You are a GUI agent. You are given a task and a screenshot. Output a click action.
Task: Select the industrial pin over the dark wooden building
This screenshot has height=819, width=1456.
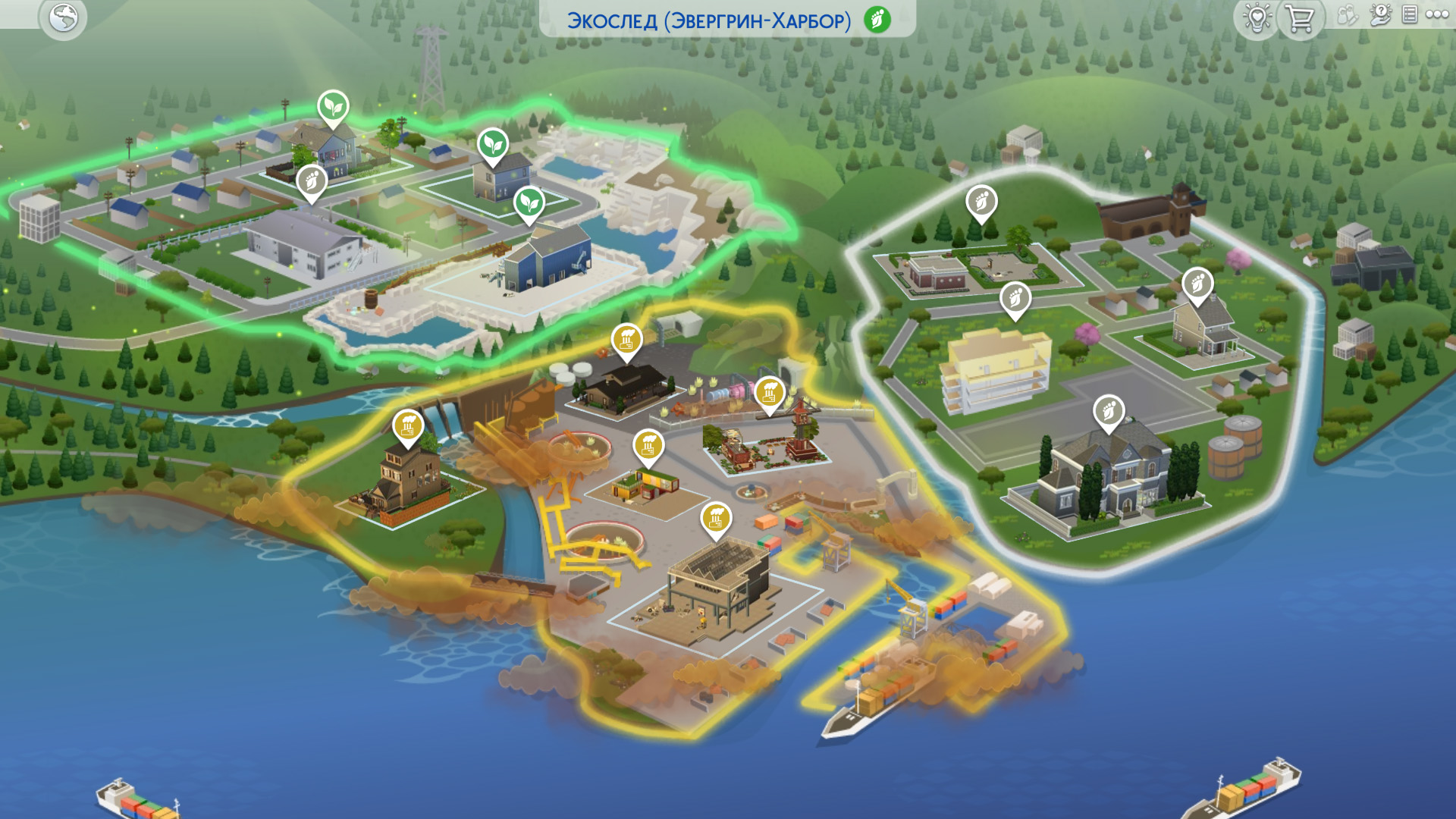(627, 340)
